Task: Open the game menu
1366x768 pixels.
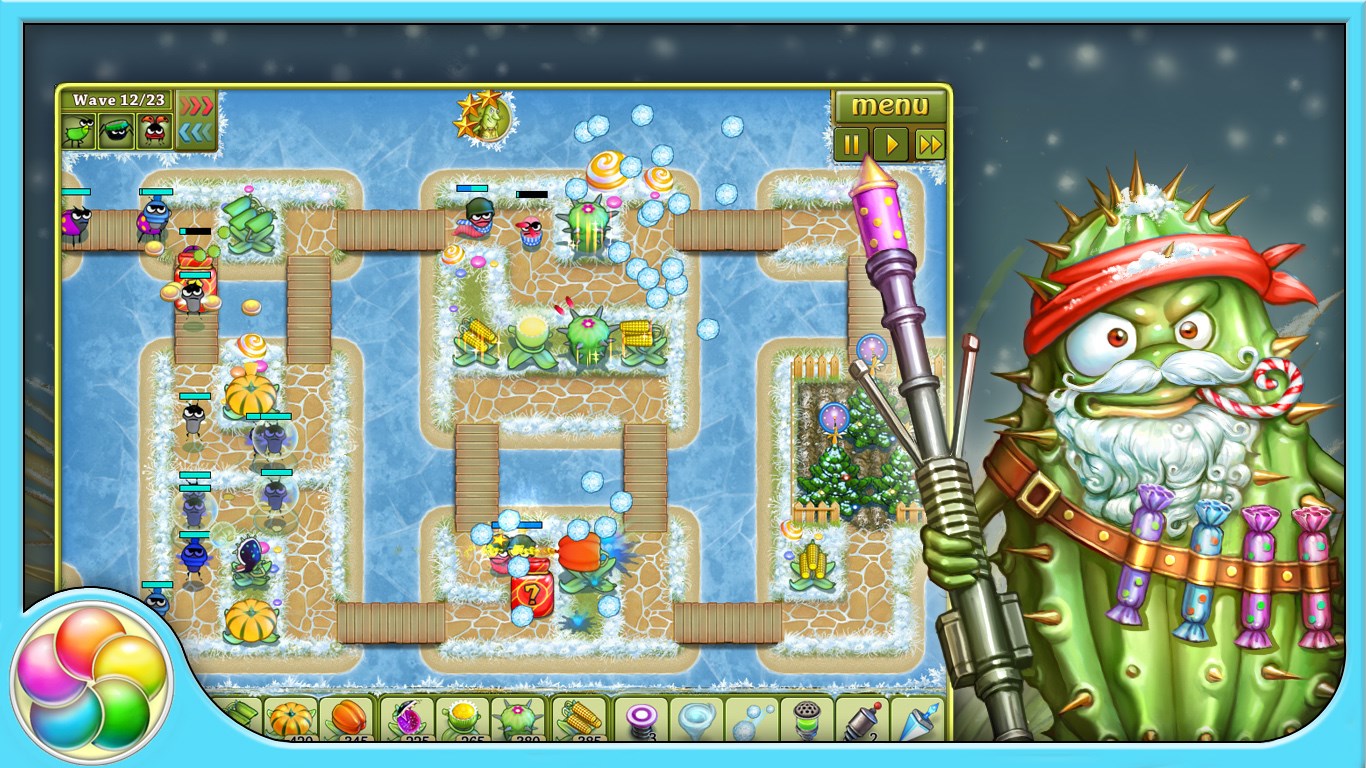Action: click(x=889, y=106)
